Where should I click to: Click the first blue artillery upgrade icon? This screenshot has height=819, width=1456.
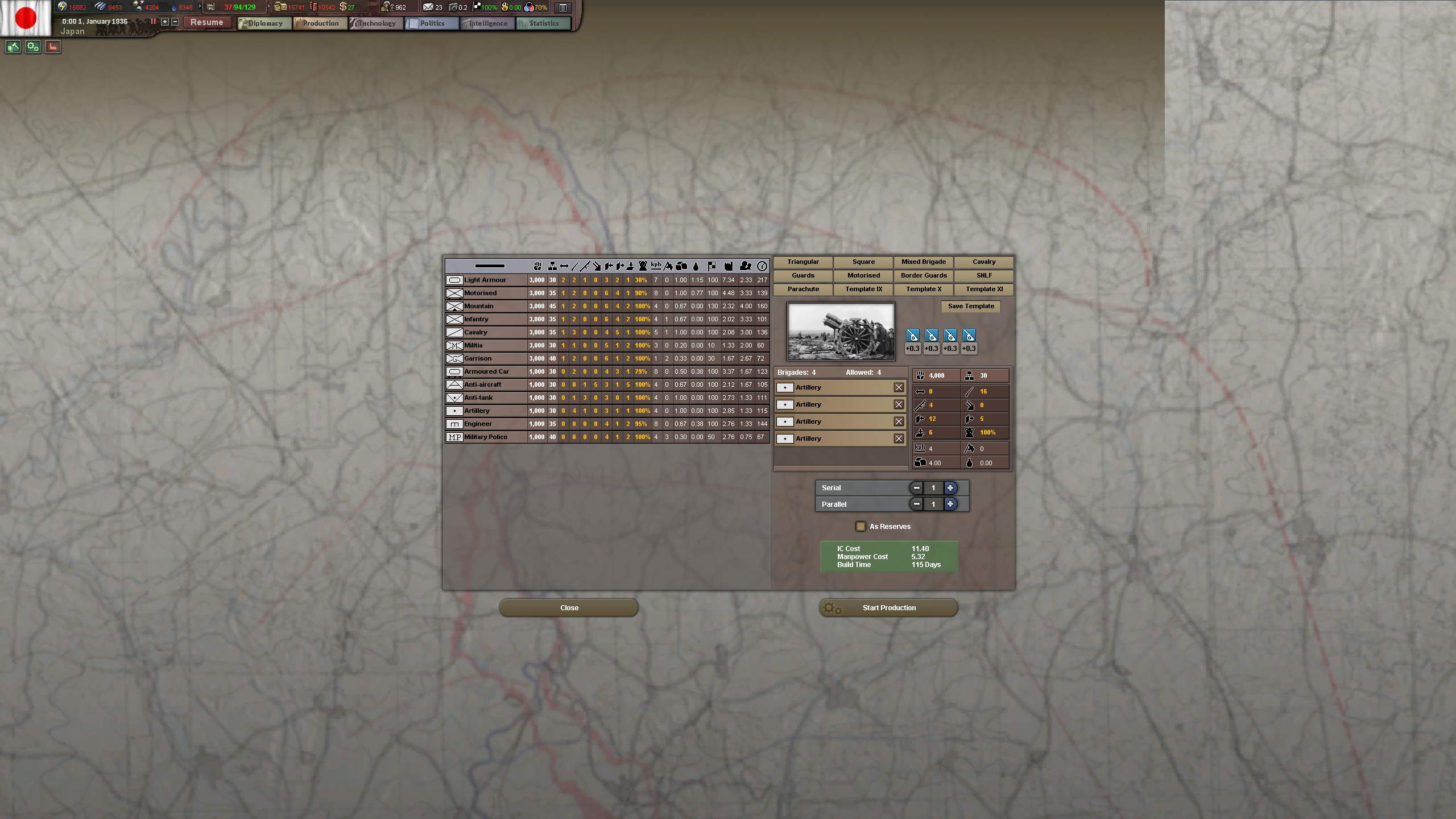912,336
